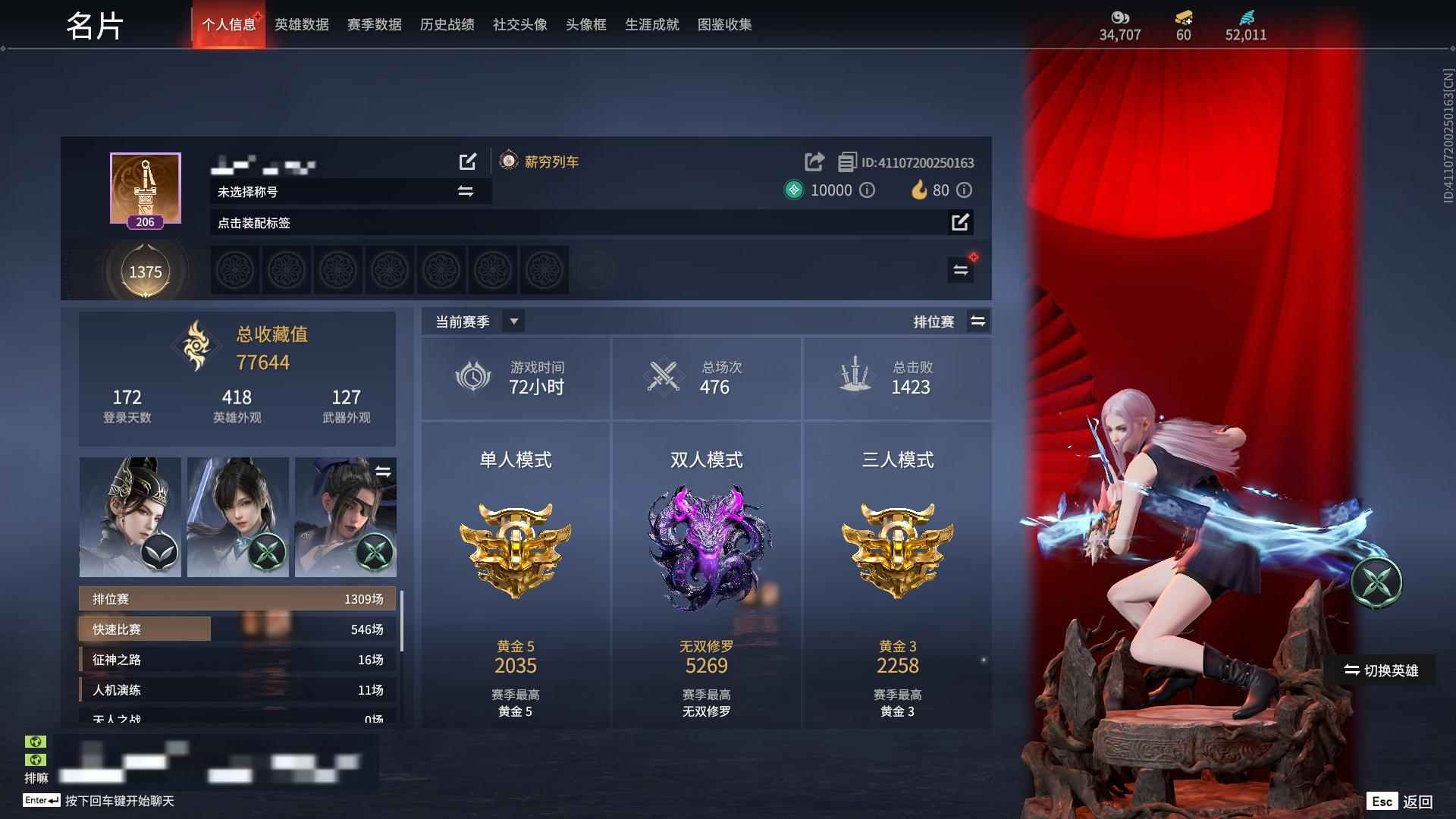Open the 当前赛季 season dropdown
The image size is (1456, 819).
click(513, 322)
